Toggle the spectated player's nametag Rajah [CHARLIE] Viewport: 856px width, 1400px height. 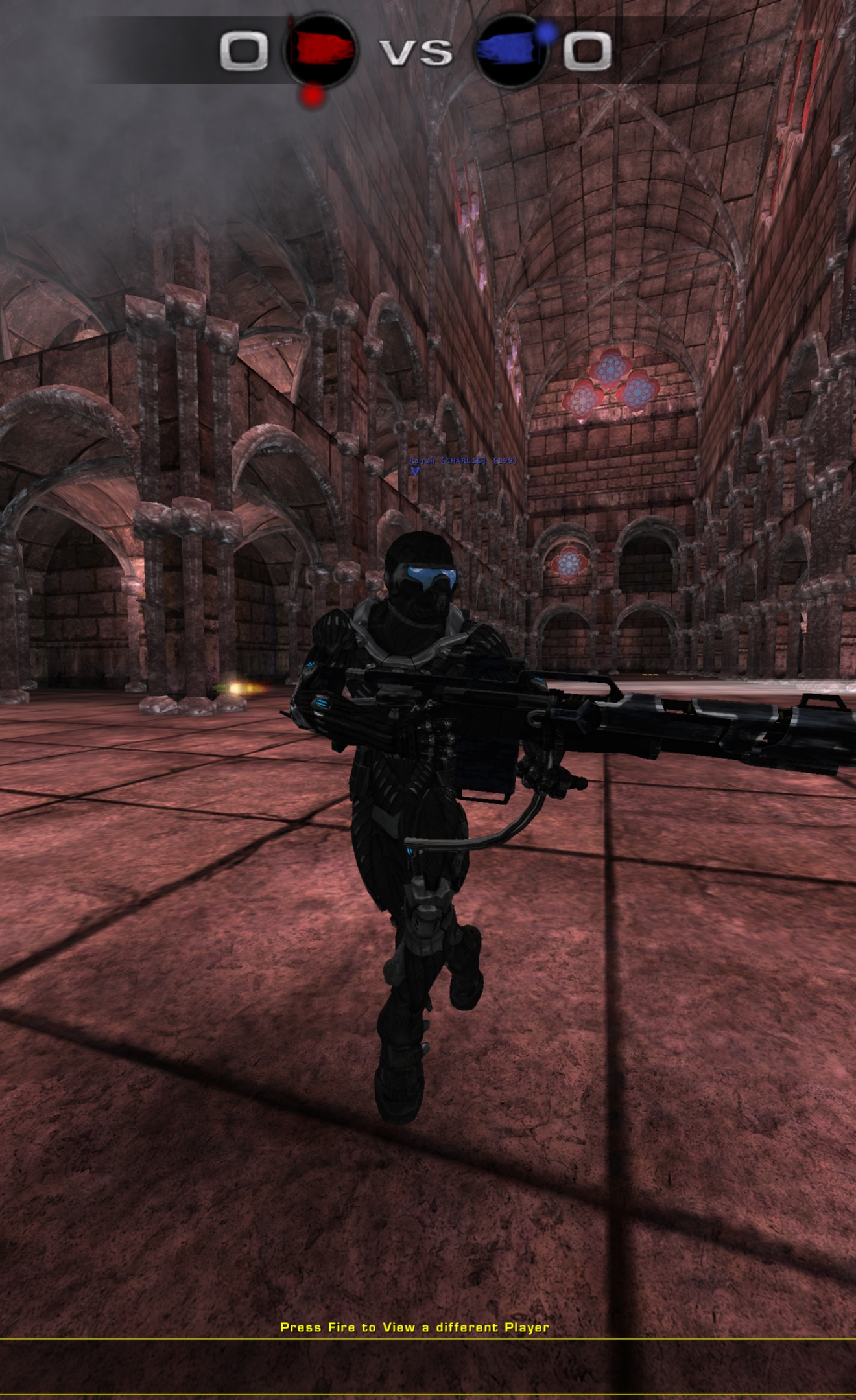(x=447, y=461)
